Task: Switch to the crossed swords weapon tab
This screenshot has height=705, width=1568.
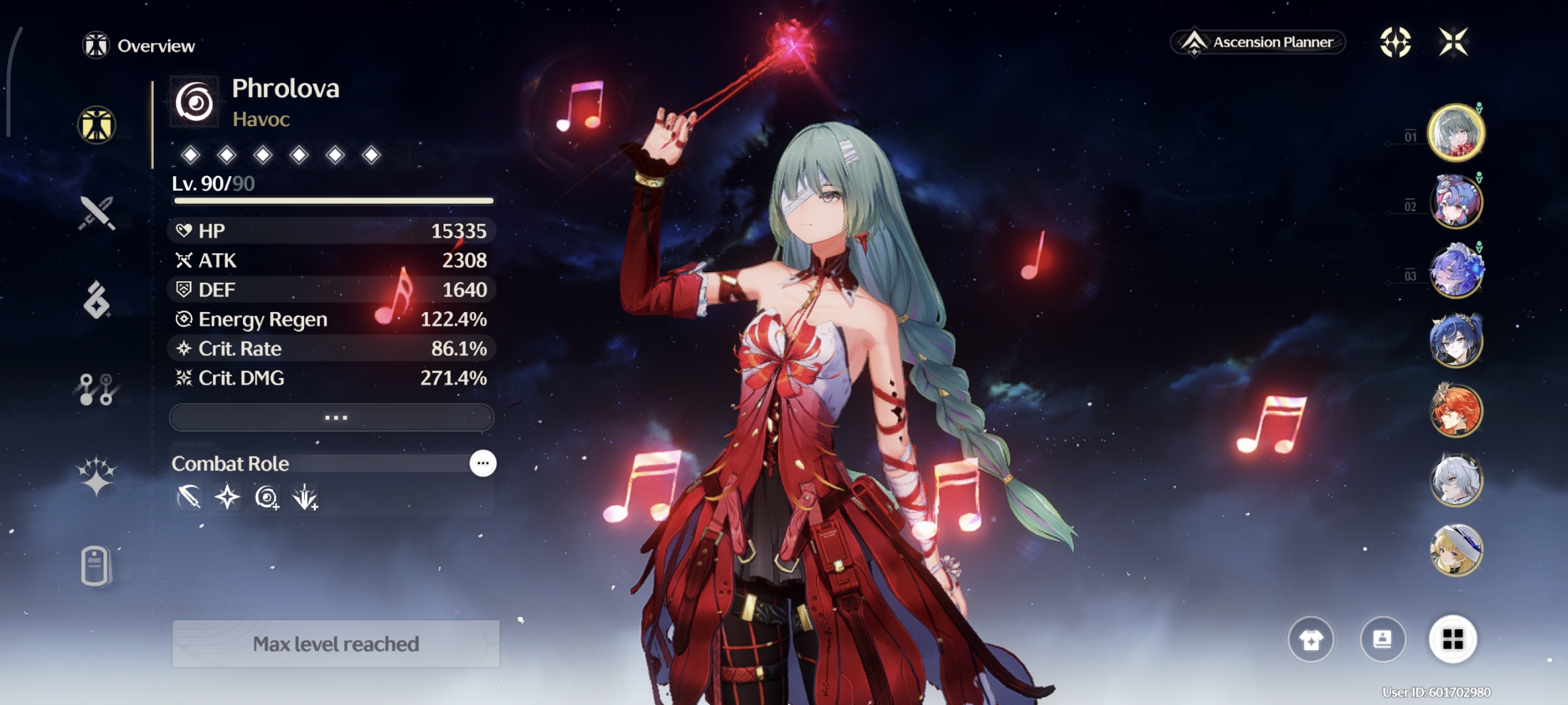Action: [x=97, y=213]
